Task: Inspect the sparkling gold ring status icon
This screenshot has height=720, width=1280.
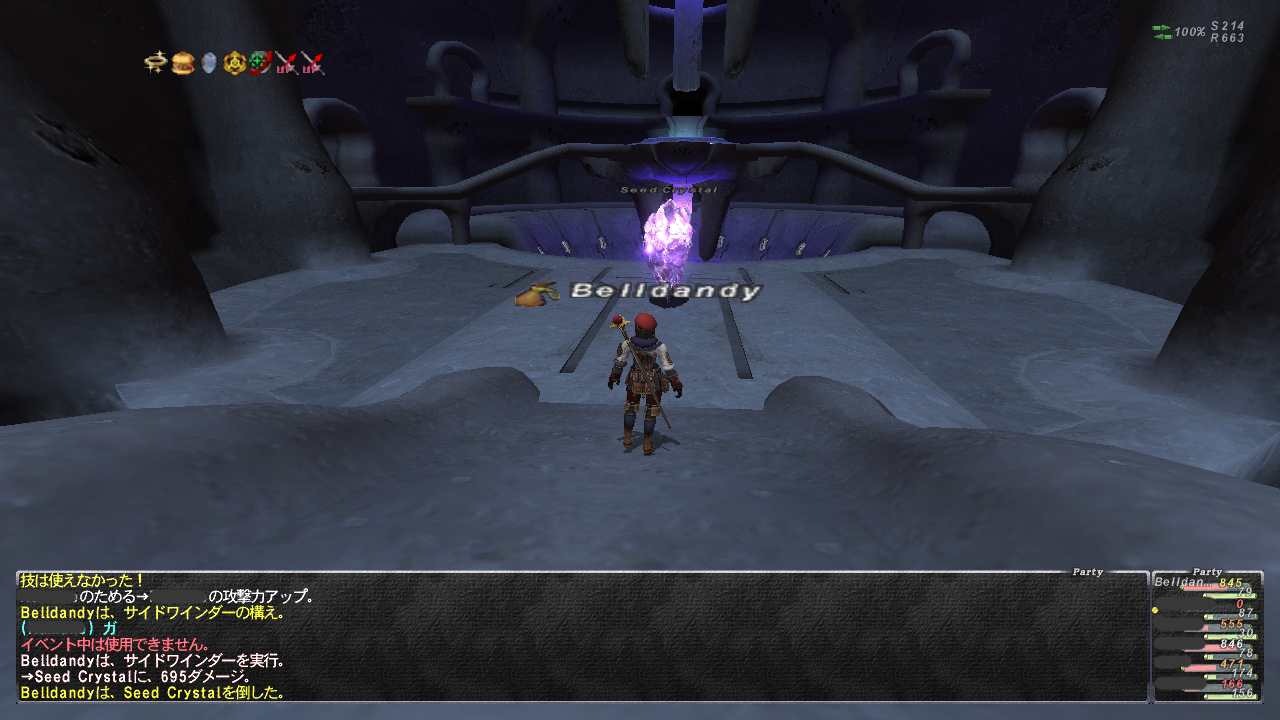Action: (x=155, y=63)
